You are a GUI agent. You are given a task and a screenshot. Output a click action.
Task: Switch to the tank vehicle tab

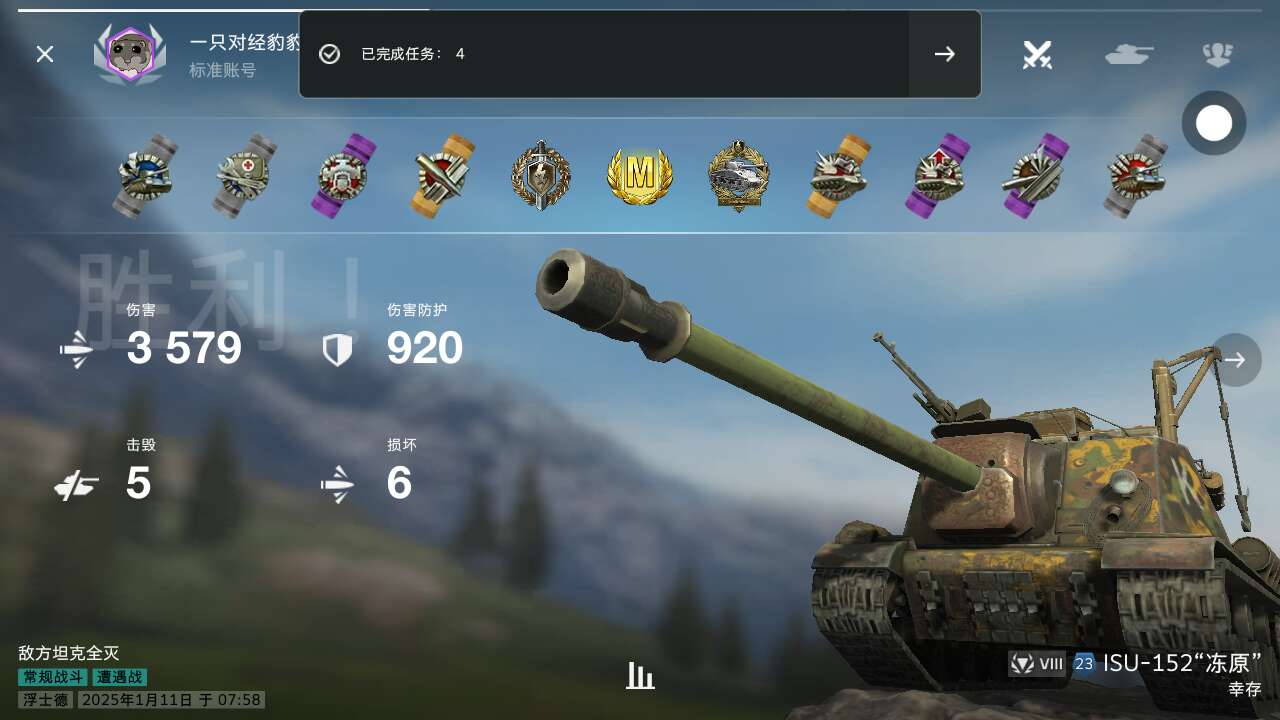tap(1129, 54)
